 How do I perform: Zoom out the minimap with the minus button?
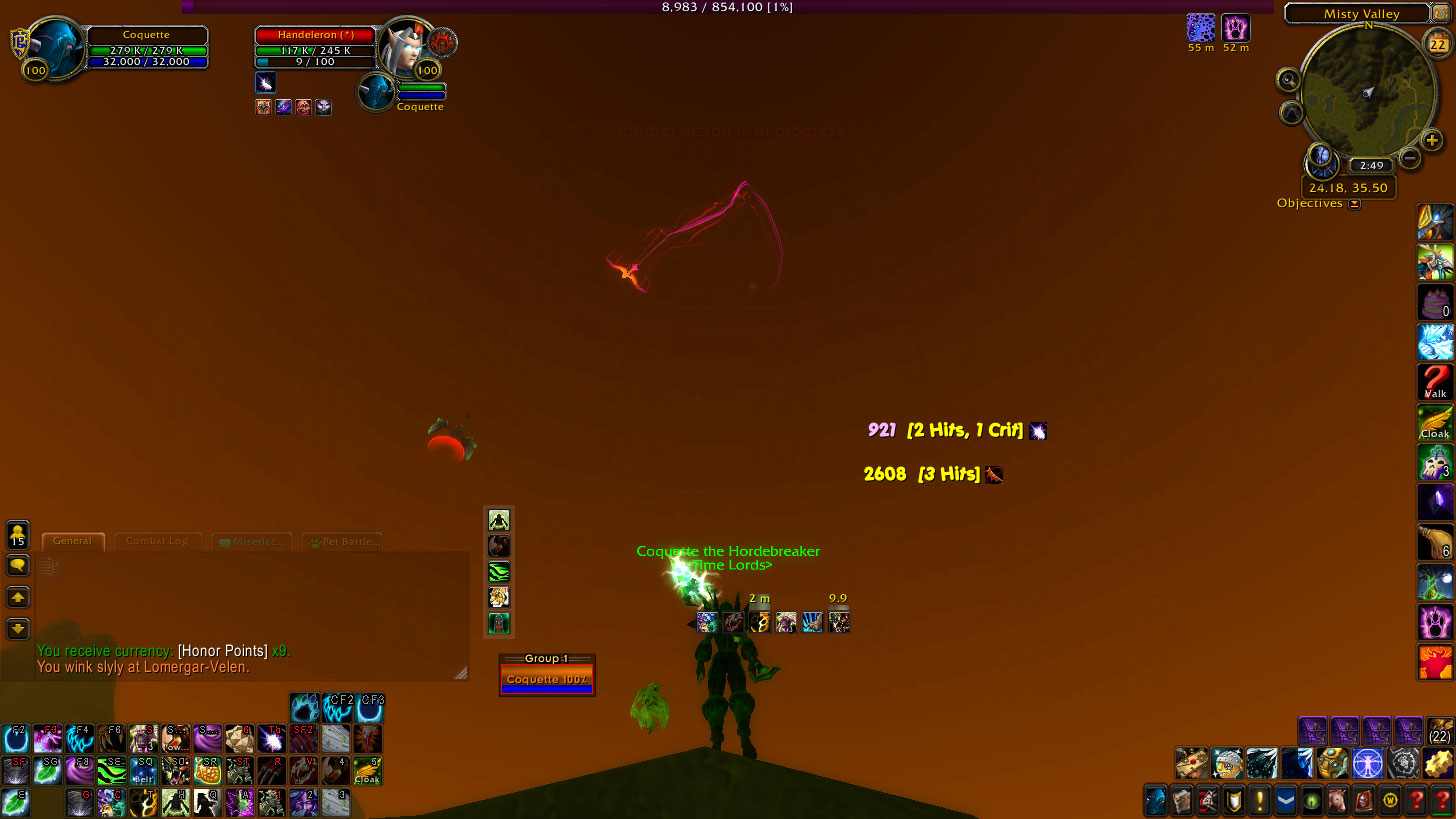[x=1410, y=158]
